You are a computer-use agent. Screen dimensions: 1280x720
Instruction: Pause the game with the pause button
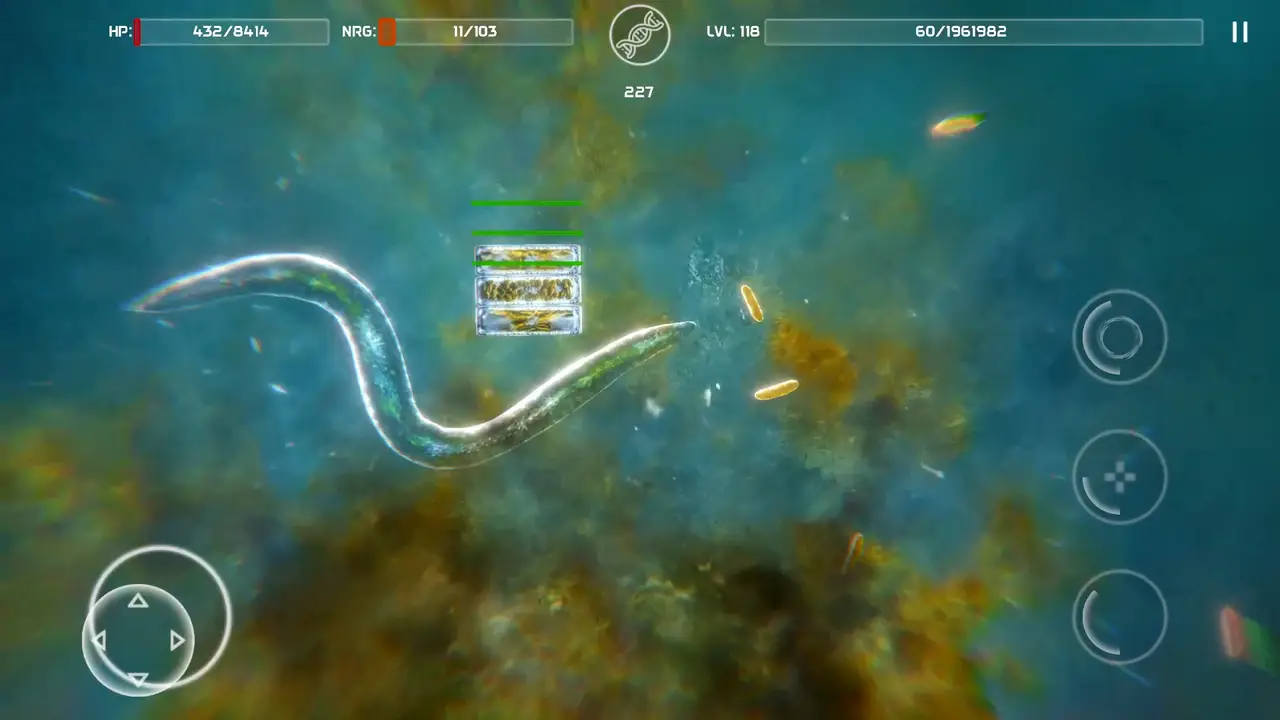(x=1239, y=32)
